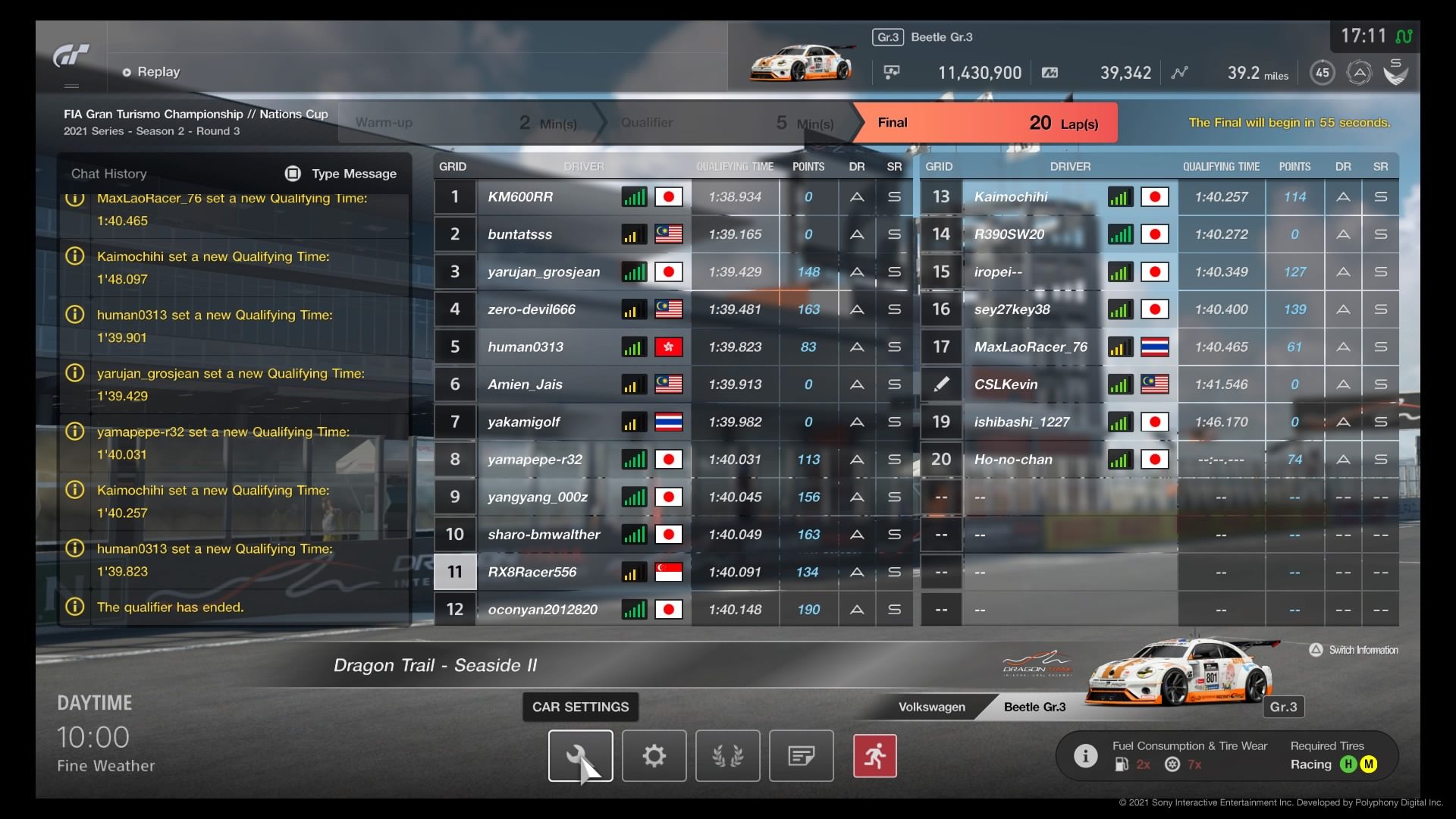1456x819 pixels.
Task: Click the GT logo home icon
Action: [71, 56]
